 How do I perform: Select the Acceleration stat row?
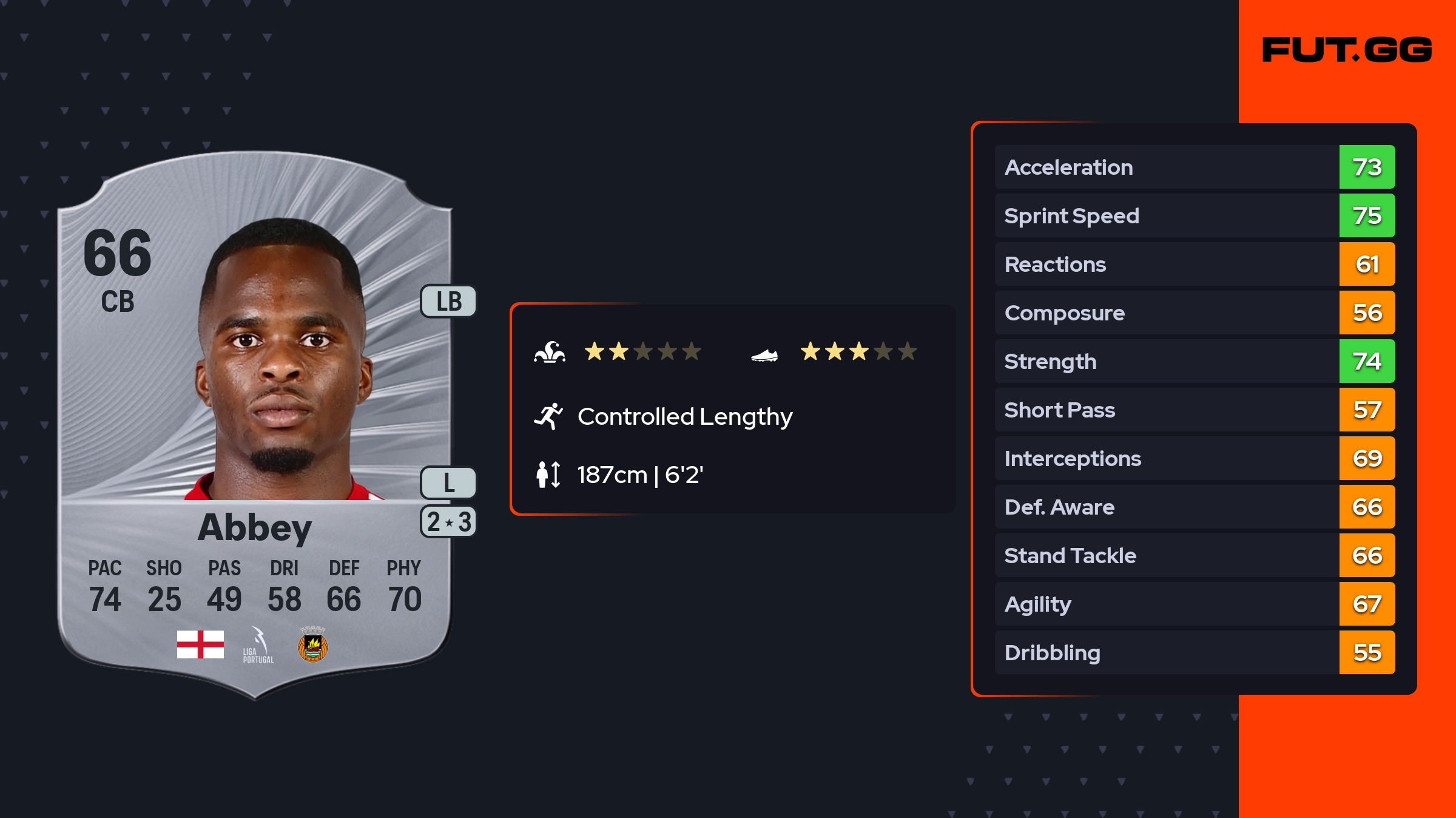point(1194,167)
